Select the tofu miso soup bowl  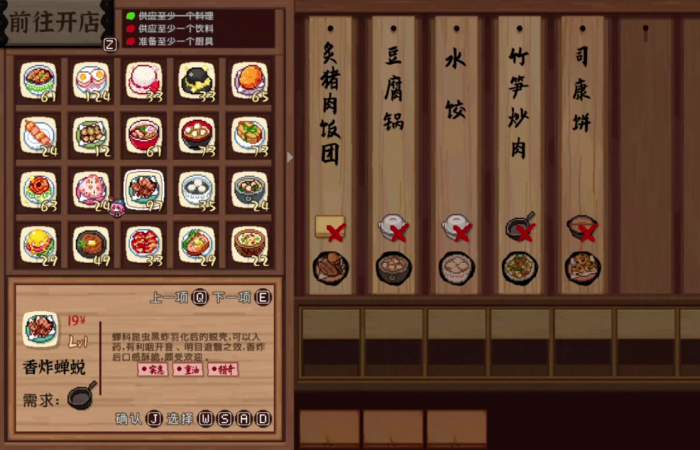coord(196,134)
